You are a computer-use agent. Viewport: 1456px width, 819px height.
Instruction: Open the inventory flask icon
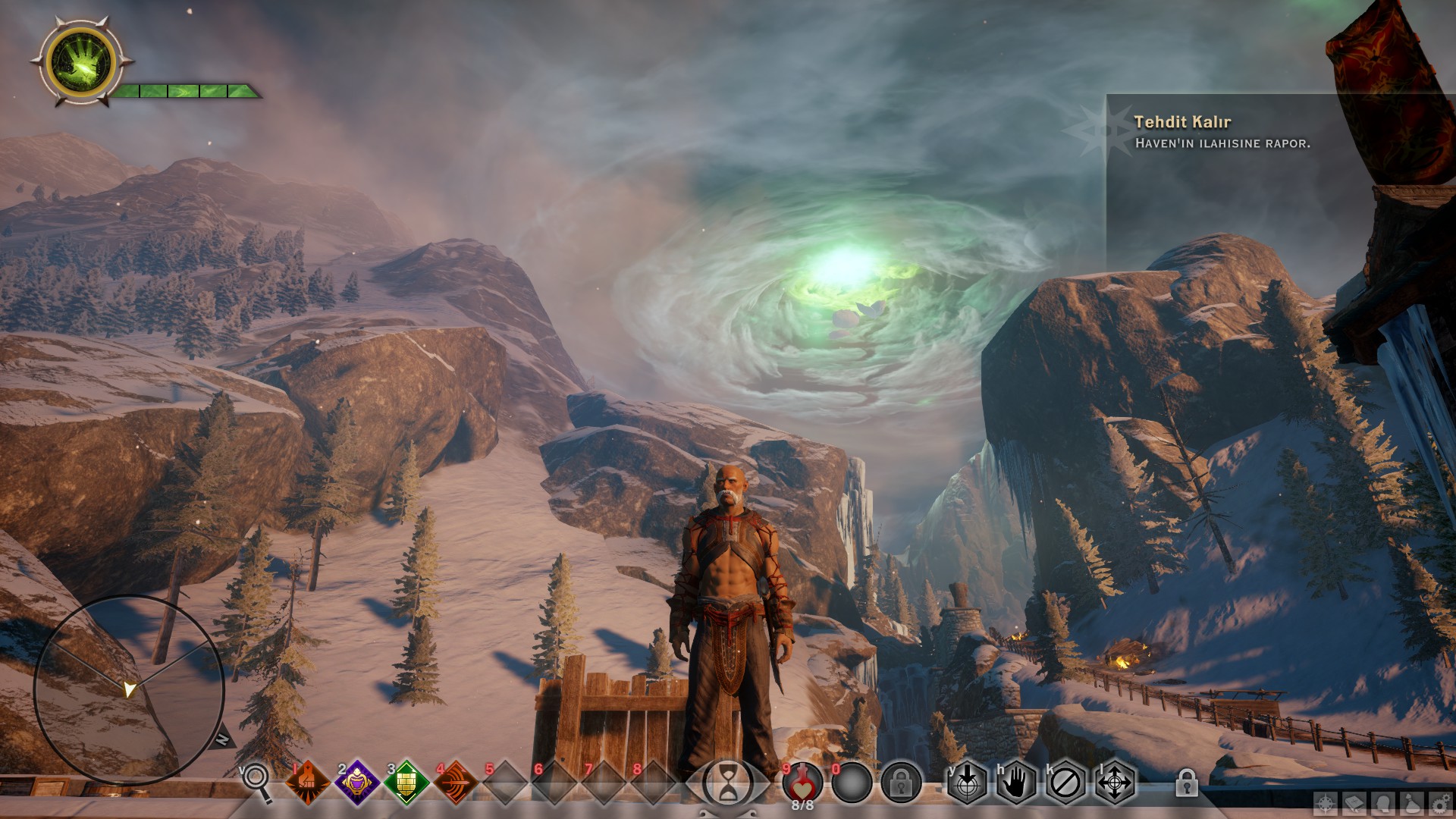click(x=1412, y=804)
